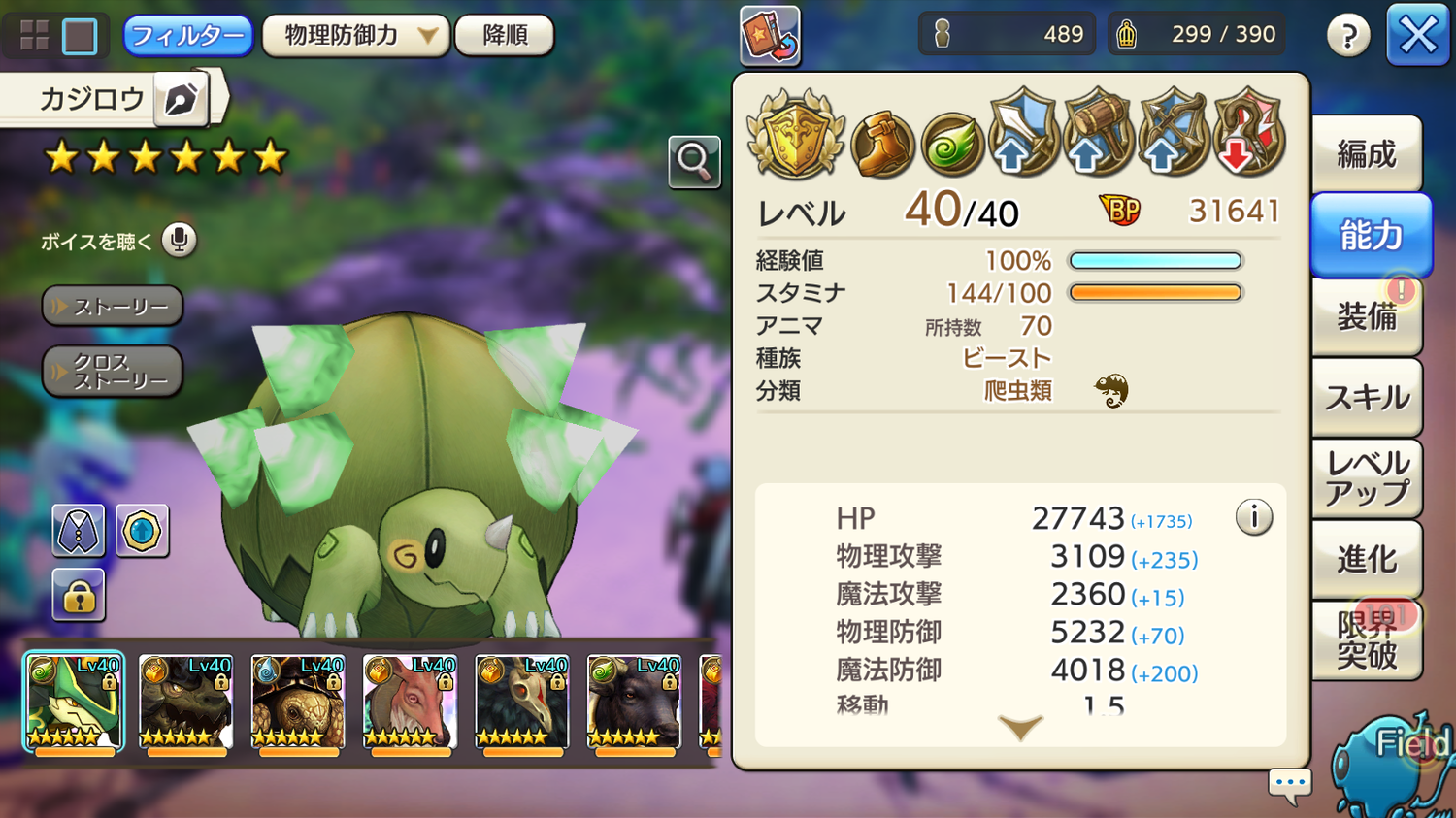Expand stats with the down arrow

(x=1020, y=727)
